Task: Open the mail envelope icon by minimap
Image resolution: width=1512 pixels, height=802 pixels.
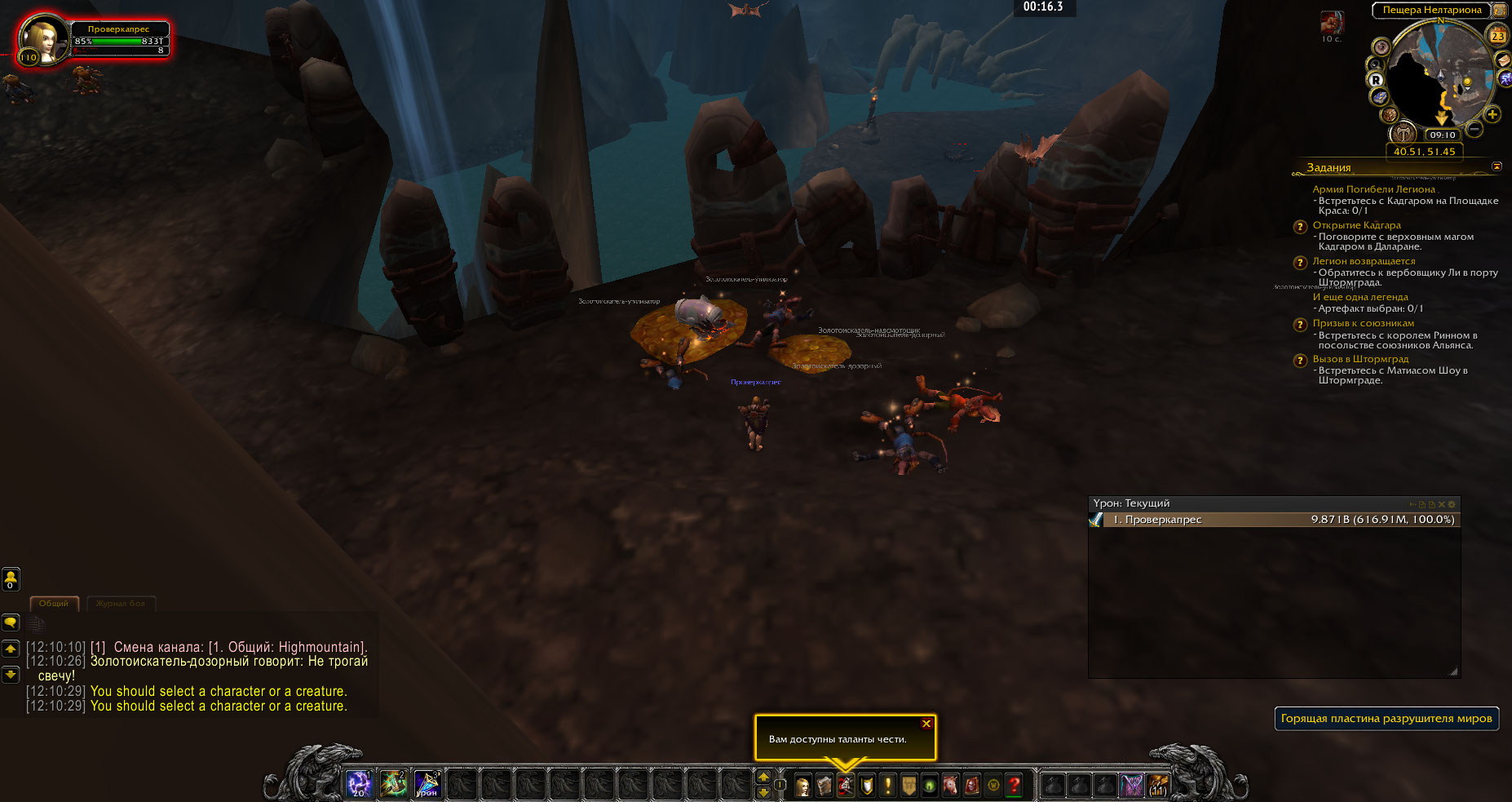Action: click(1502, 60)
